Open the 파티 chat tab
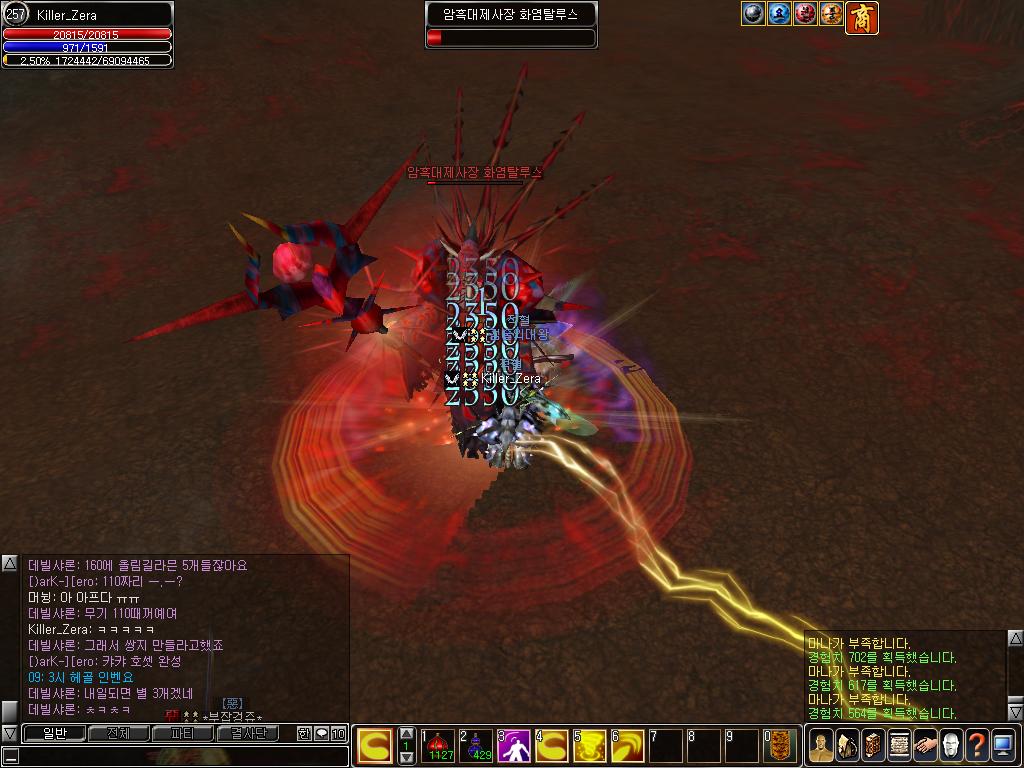This screenshot has width=1024, height=768. coord(183,733)
